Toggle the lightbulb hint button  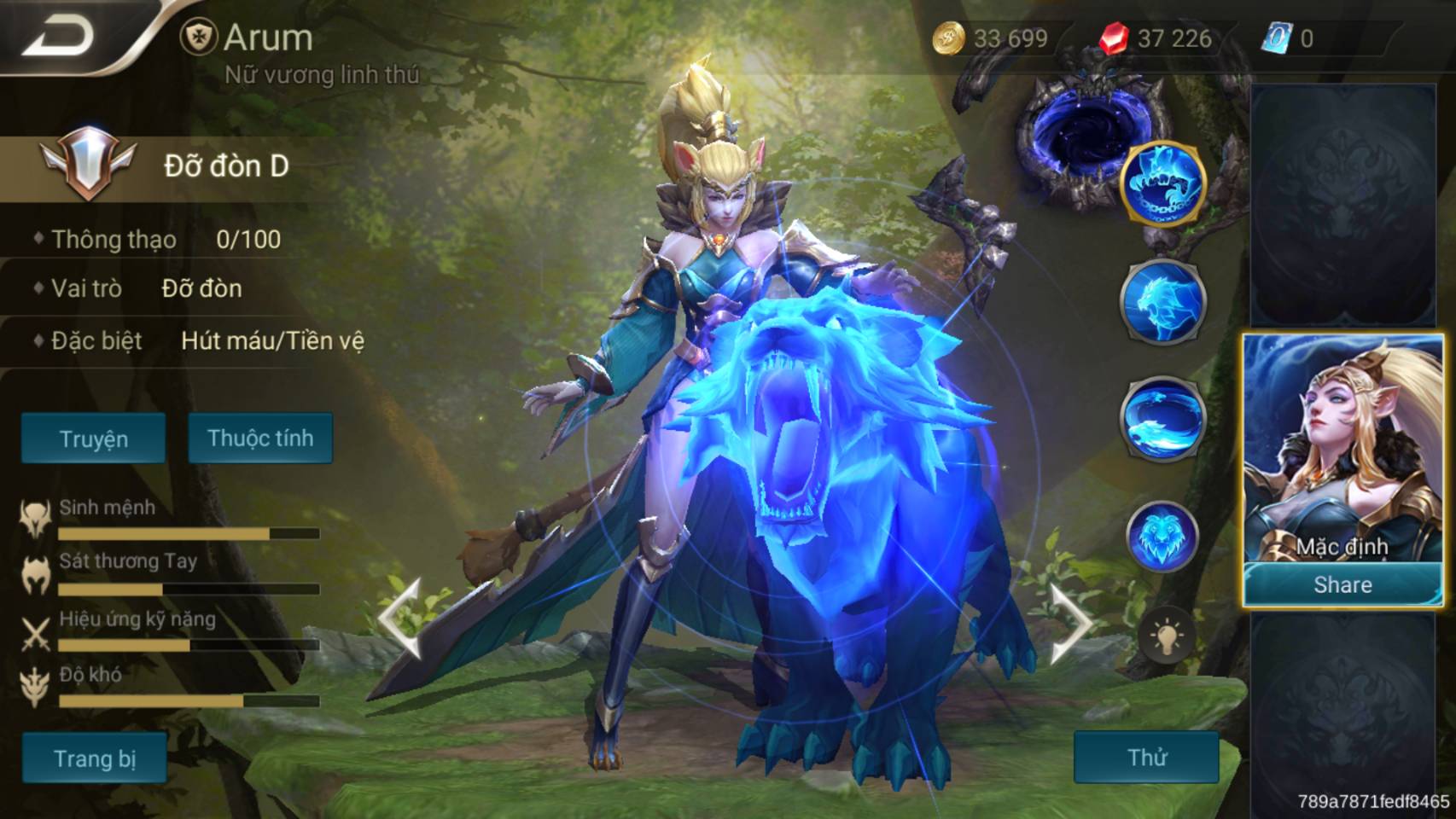tap(1167, 636)
